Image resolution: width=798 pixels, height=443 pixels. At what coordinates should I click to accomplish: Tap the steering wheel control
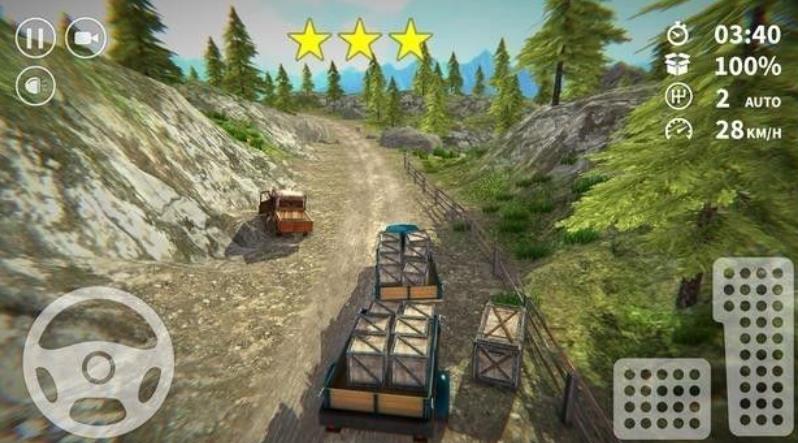pos(98,362)
